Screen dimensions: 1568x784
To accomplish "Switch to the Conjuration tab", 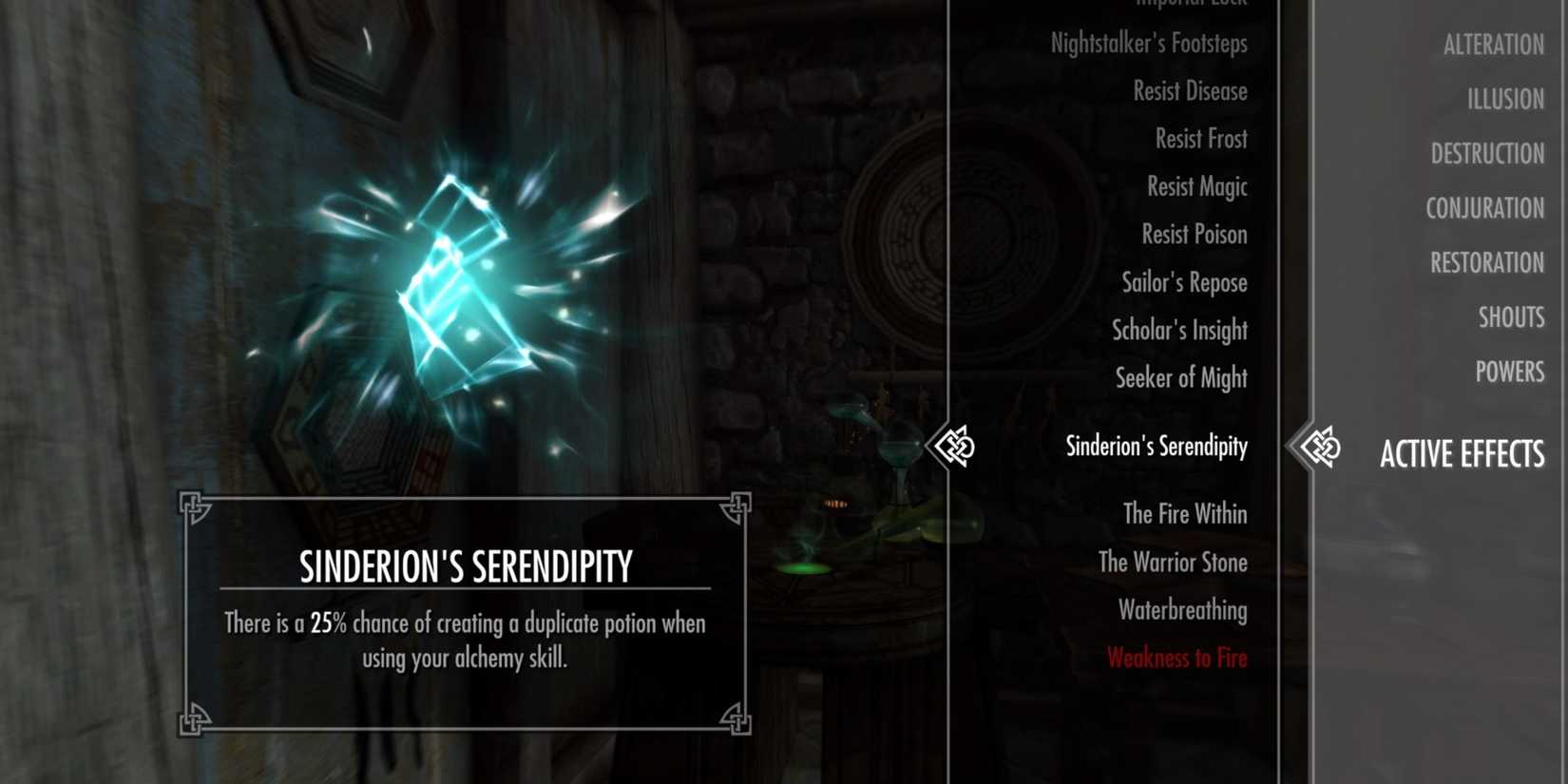I will coord(1485,208).
